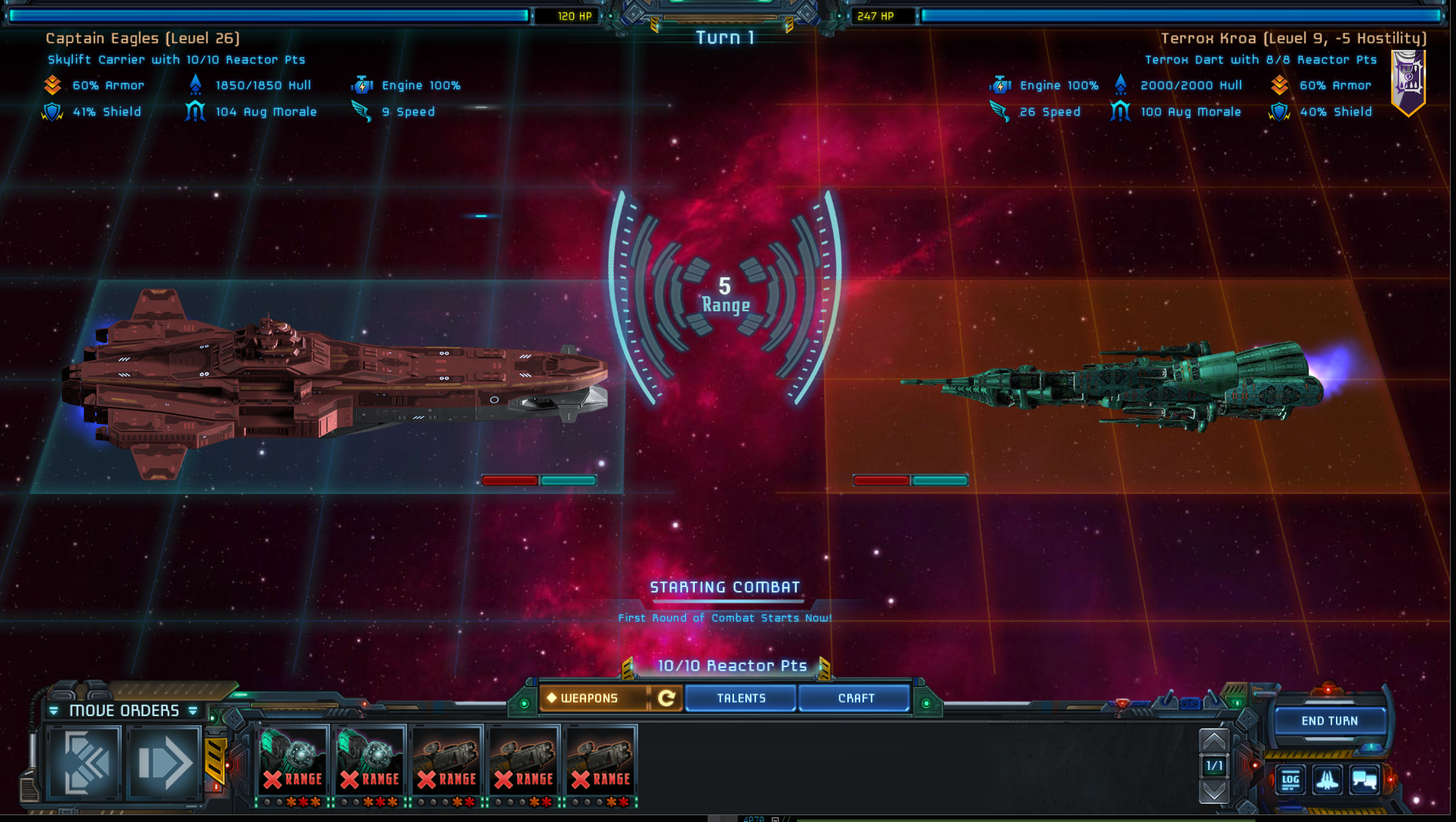Page down in the weapons list

point(1214,791)
